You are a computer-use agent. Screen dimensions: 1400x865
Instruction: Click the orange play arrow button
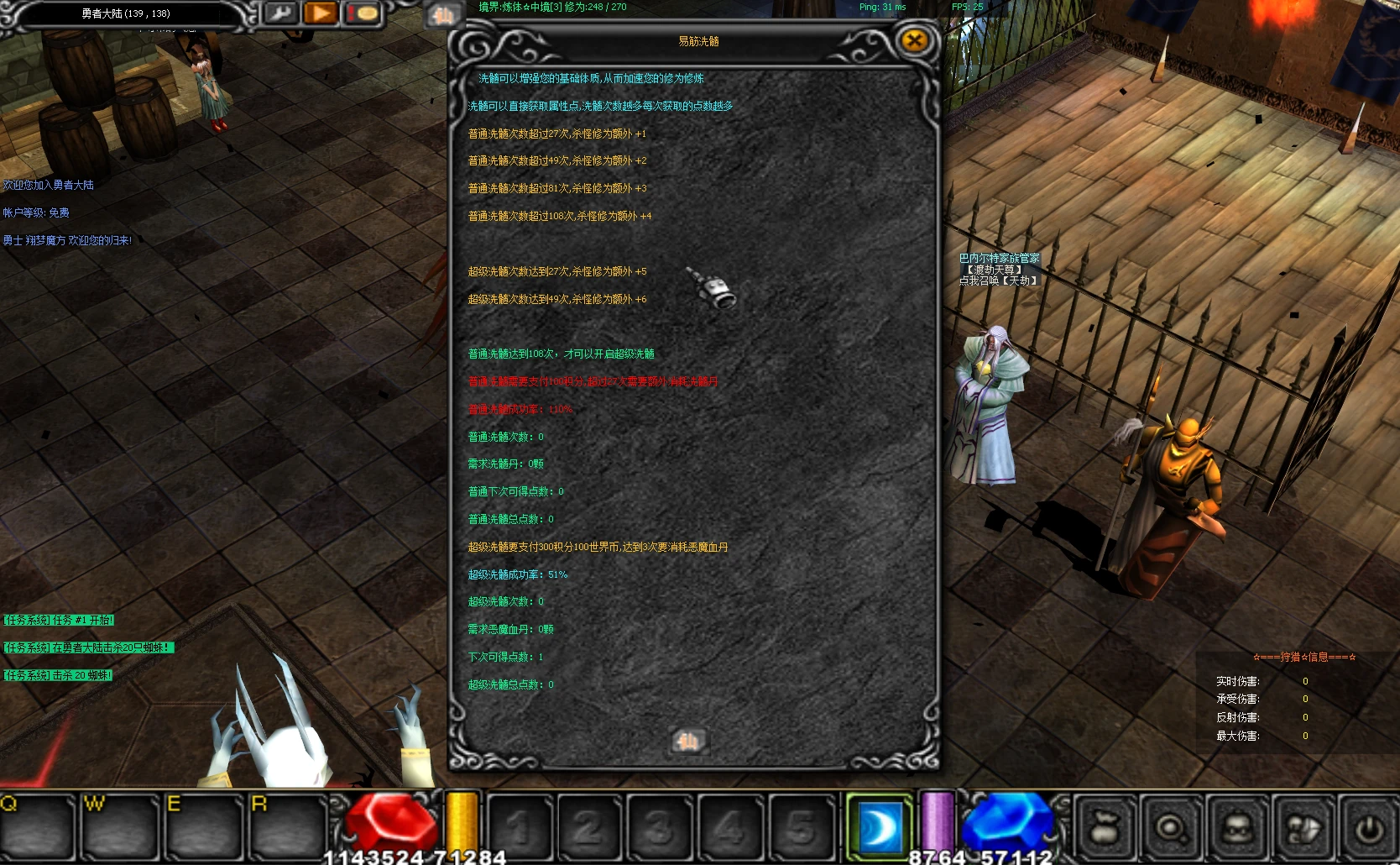(321, 13)
